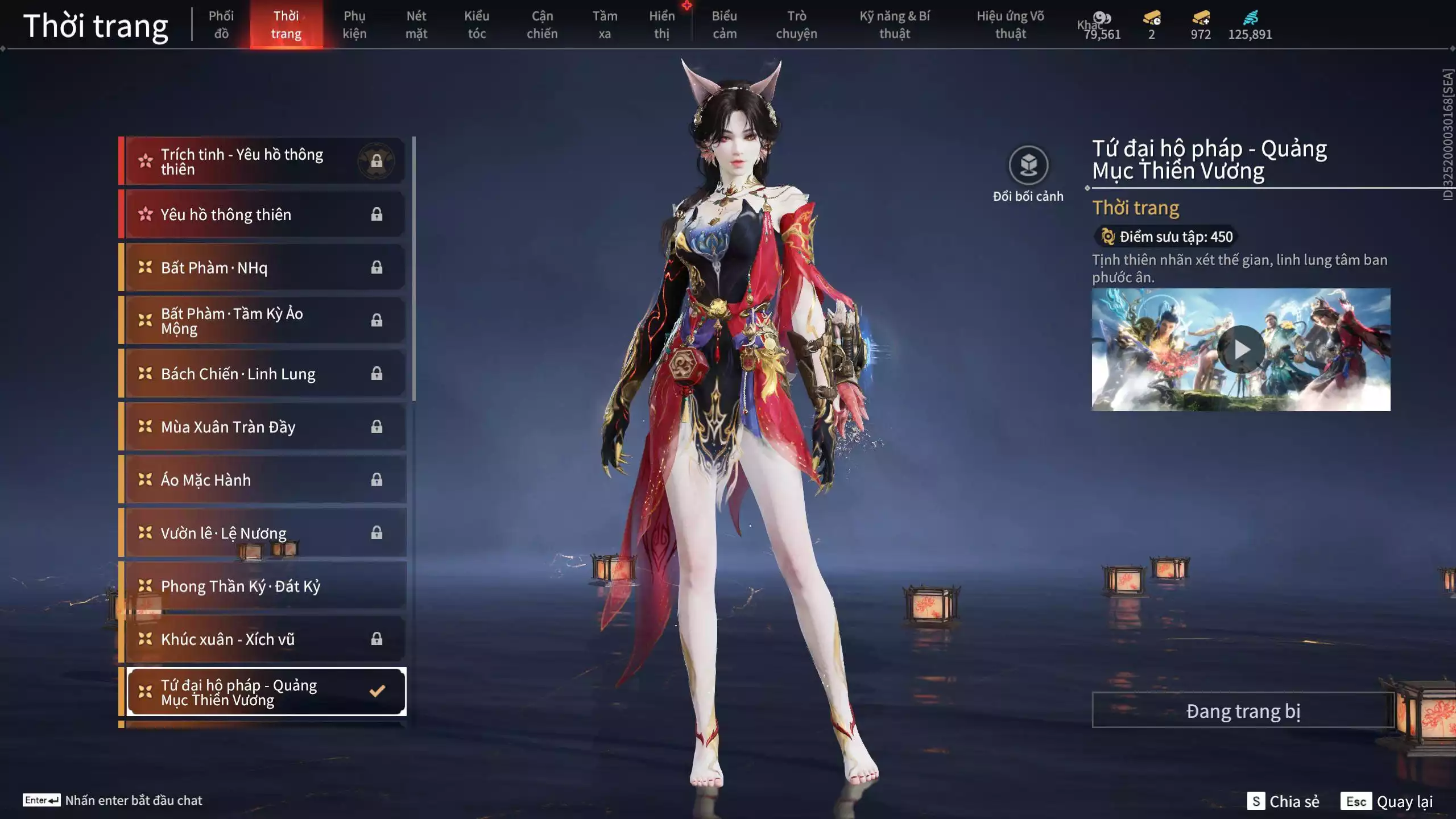Switch to Hiệu ứng Võ thuật tab
This screenshot has height=819, width=1456.
[1010, 24]
